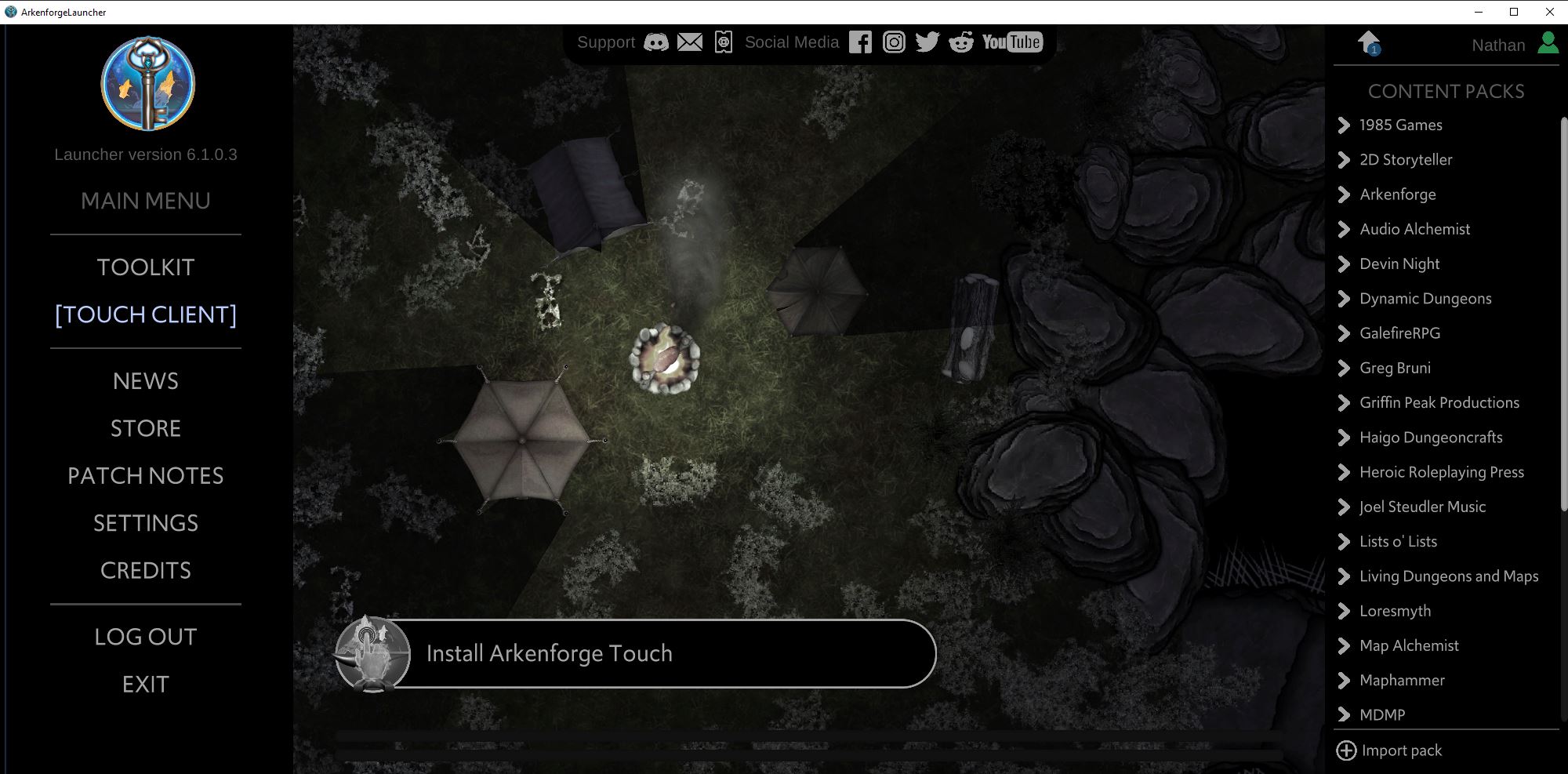Log out of the account
Screen dimensions: 1568x774
[x=146, y=637]
